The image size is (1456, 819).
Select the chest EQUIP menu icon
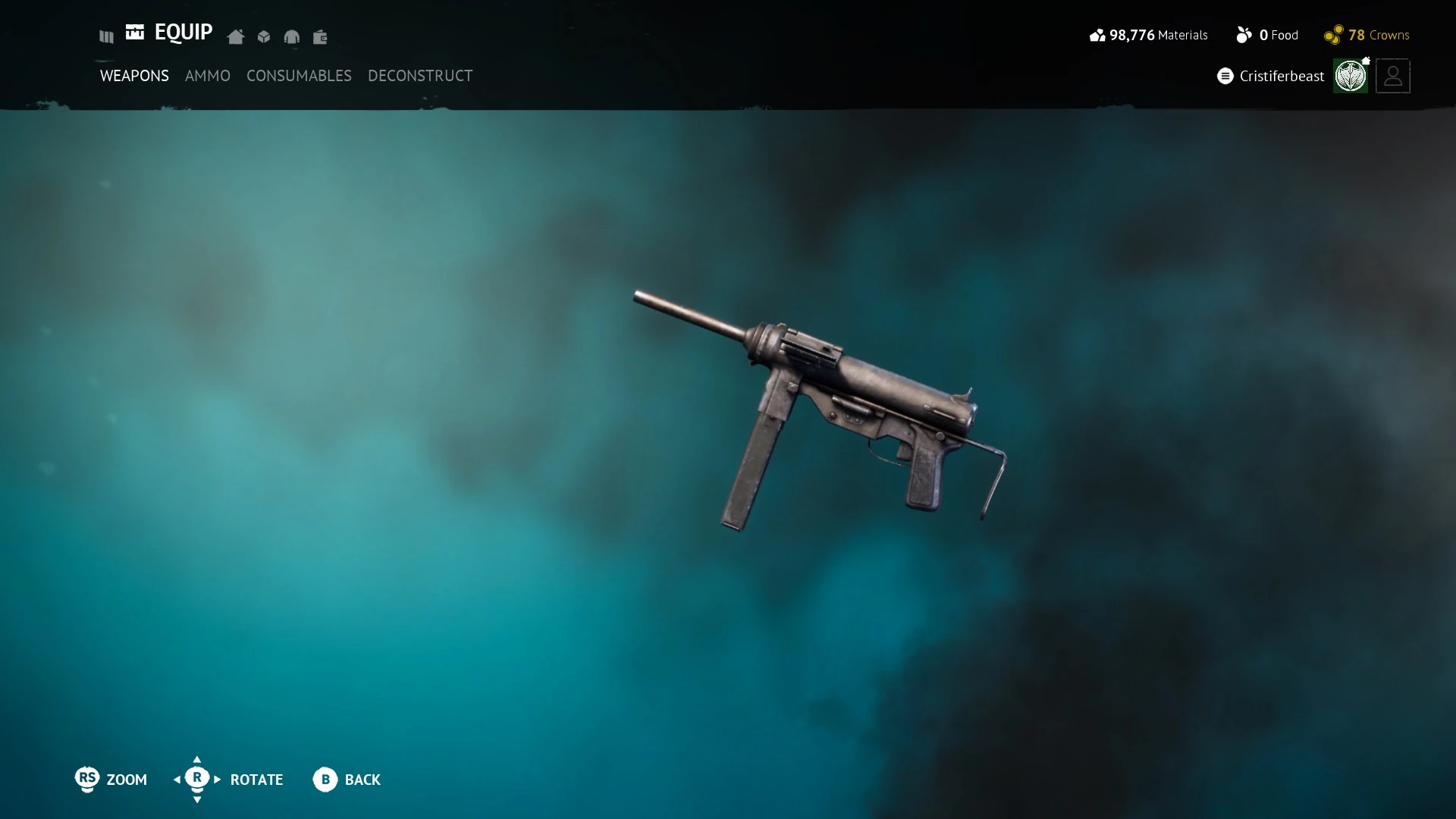[135, 33]
